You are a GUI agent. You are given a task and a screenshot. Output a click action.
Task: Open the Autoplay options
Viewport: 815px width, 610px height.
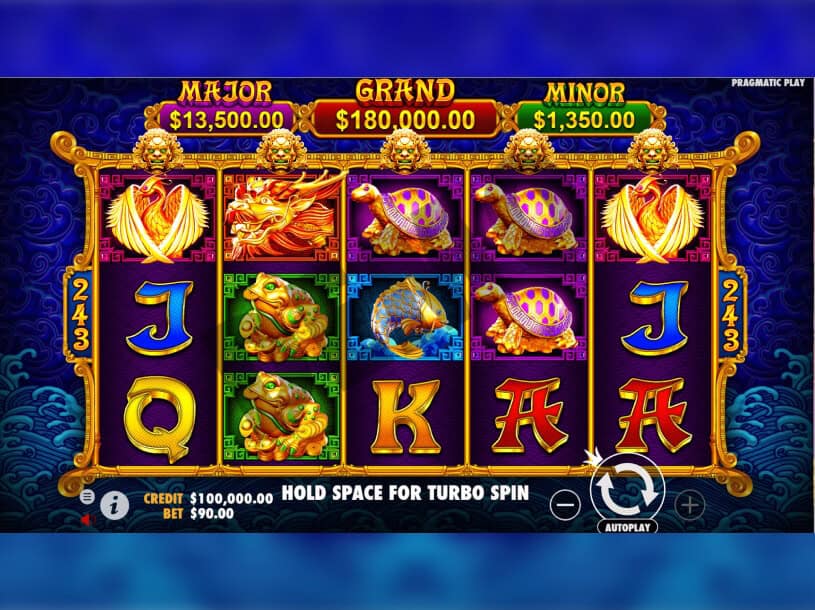click(628, 526)
